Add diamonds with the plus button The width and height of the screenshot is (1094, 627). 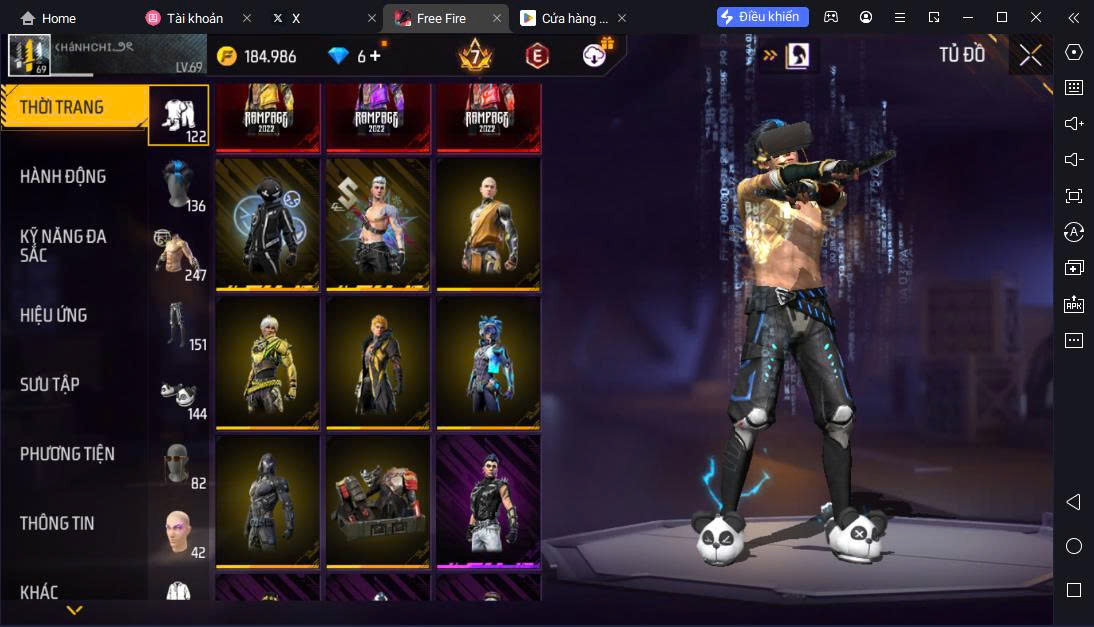376,56
